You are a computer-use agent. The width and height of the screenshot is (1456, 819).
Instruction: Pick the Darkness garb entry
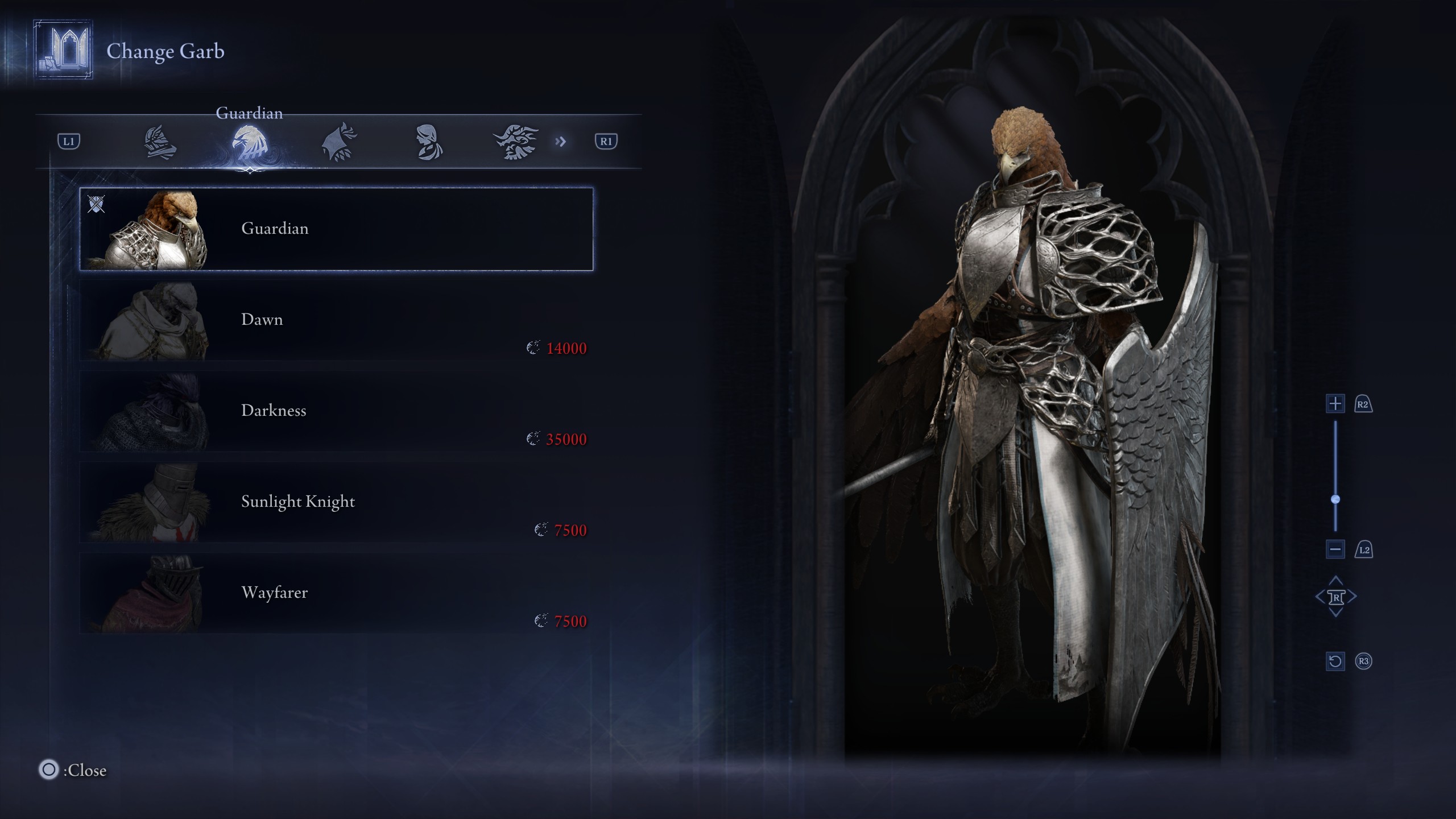(336, 411)
